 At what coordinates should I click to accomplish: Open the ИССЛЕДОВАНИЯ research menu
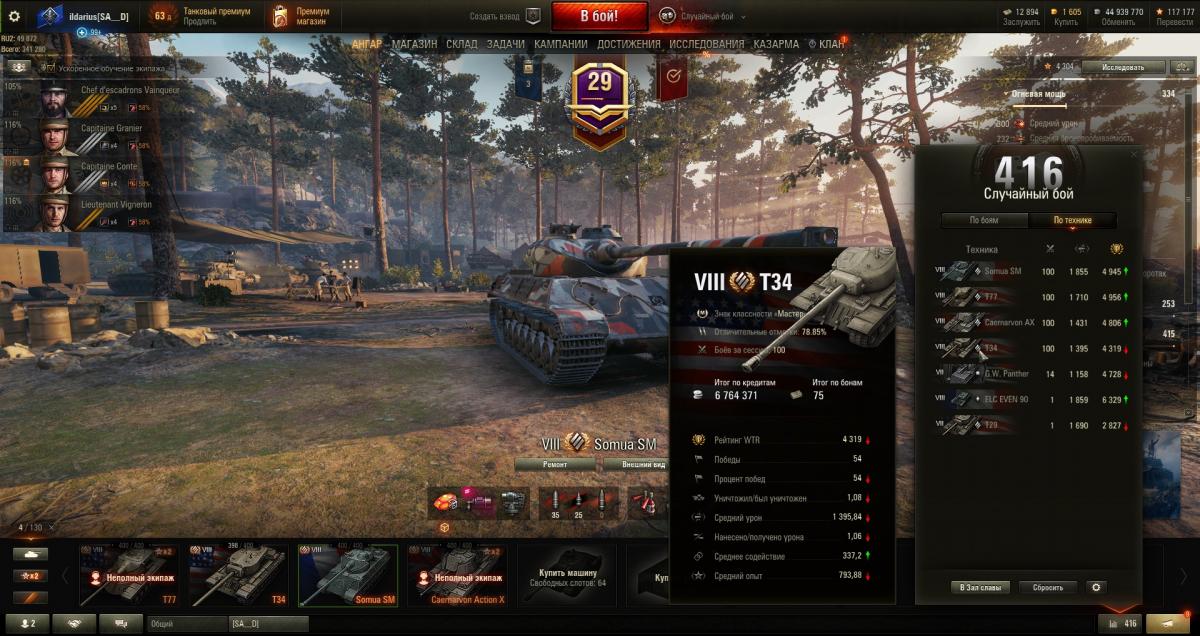(706, 44)
